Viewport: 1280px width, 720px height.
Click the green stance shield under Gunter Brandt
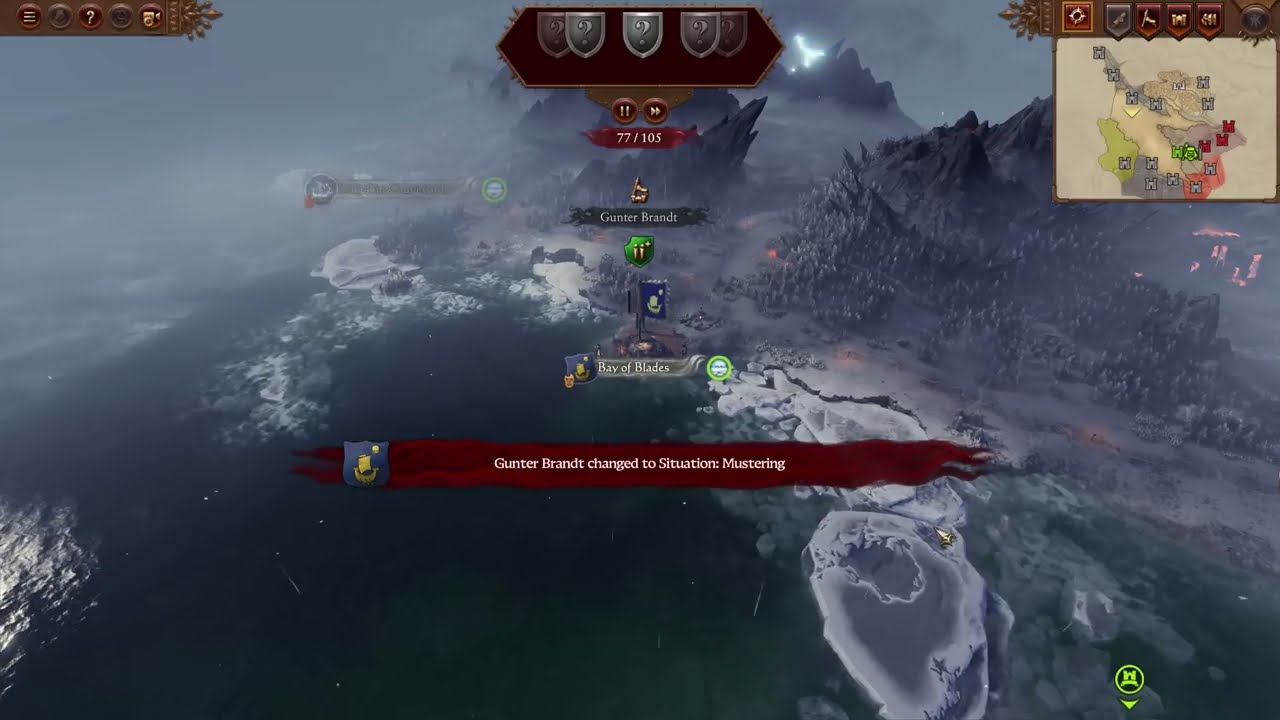tap(638, 250)
